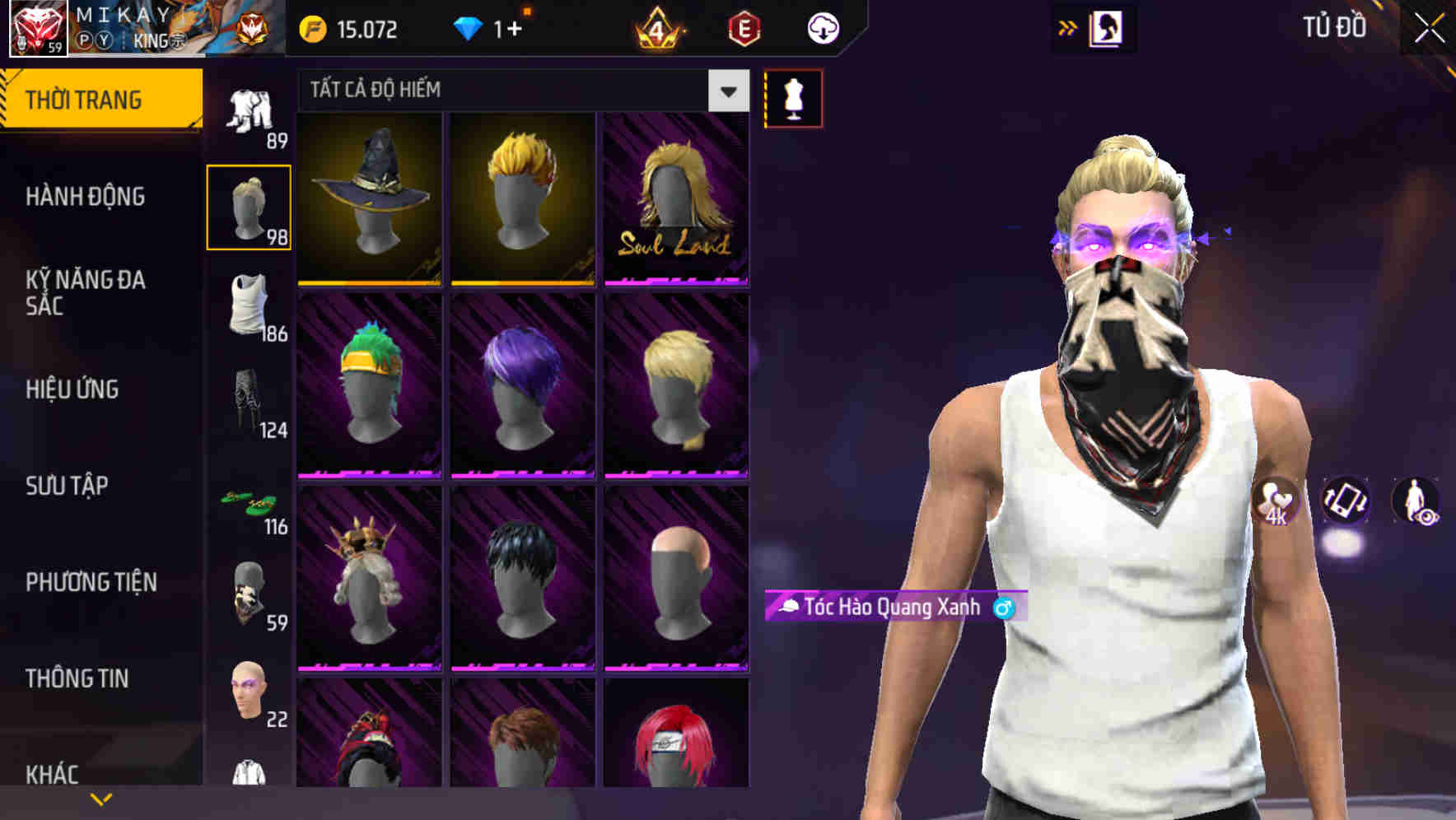Image resolution: width=1456 pixels, height=820 pixels.
Task: Select the Soul Land blonde hair thumbnail
Action: click(x=675, y=200)
